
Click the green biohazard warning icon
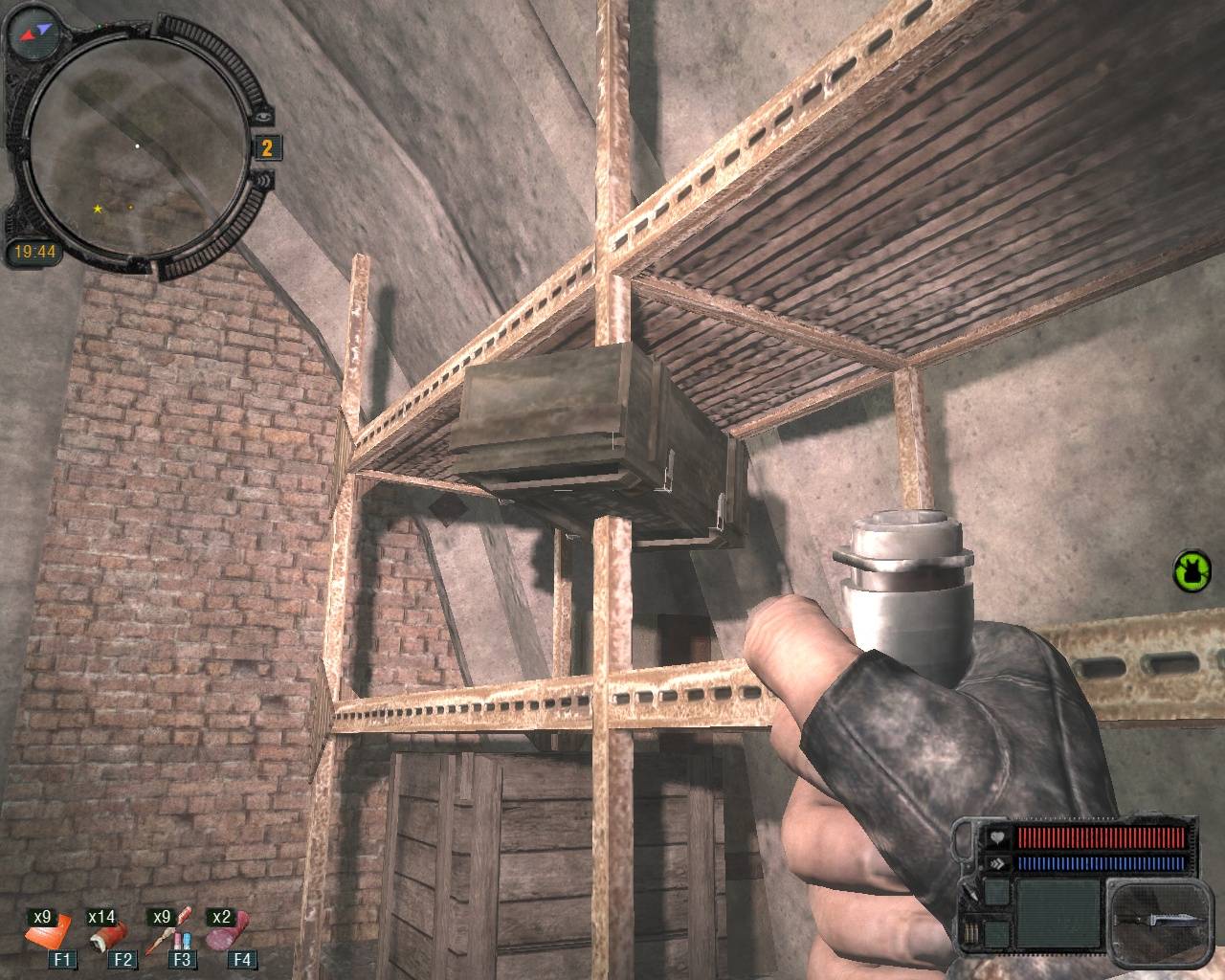1191,571
